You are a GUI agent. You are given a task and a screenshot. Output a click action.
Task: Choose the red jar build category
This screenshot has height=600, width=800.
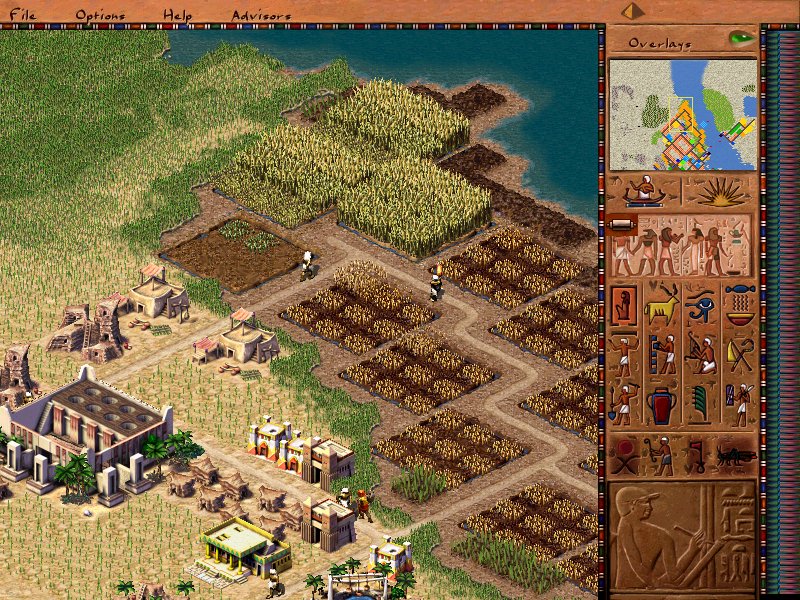662,404
